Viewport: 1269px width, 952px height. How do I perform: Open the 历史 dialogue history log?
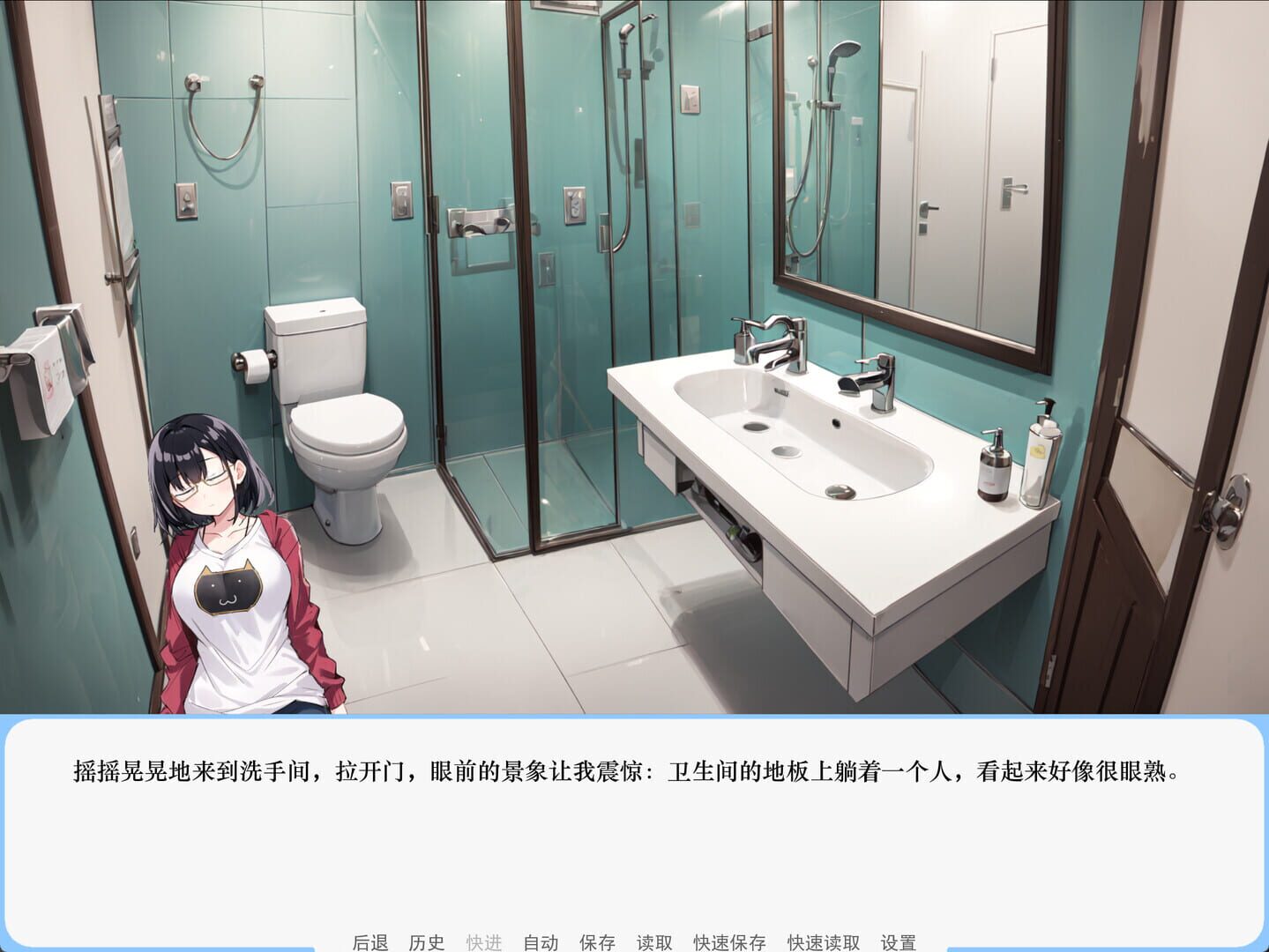pyautogui.click(x=427, y=941)
